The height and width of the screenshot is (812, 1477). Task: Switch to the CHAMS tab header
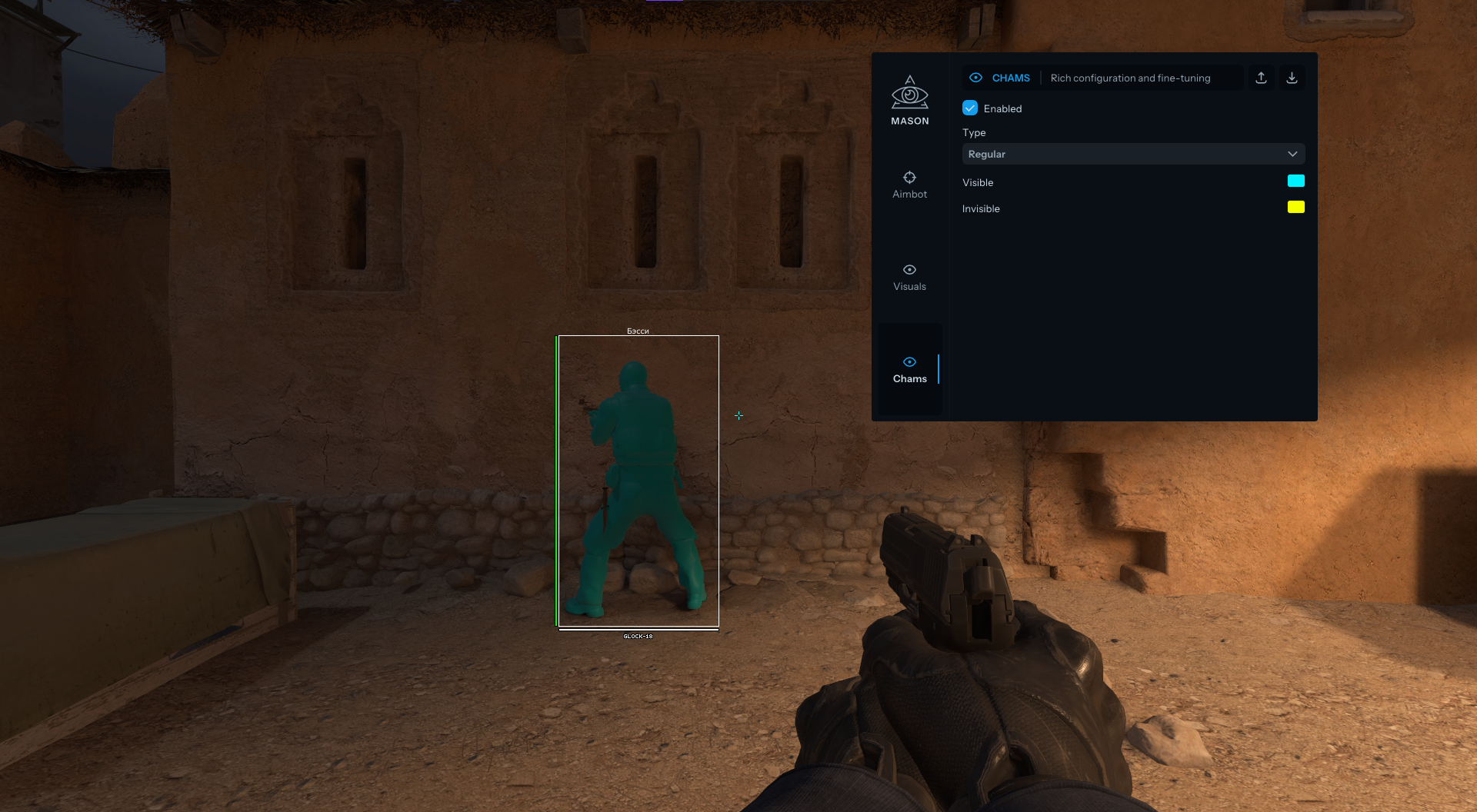click(x=1010, y=77)
